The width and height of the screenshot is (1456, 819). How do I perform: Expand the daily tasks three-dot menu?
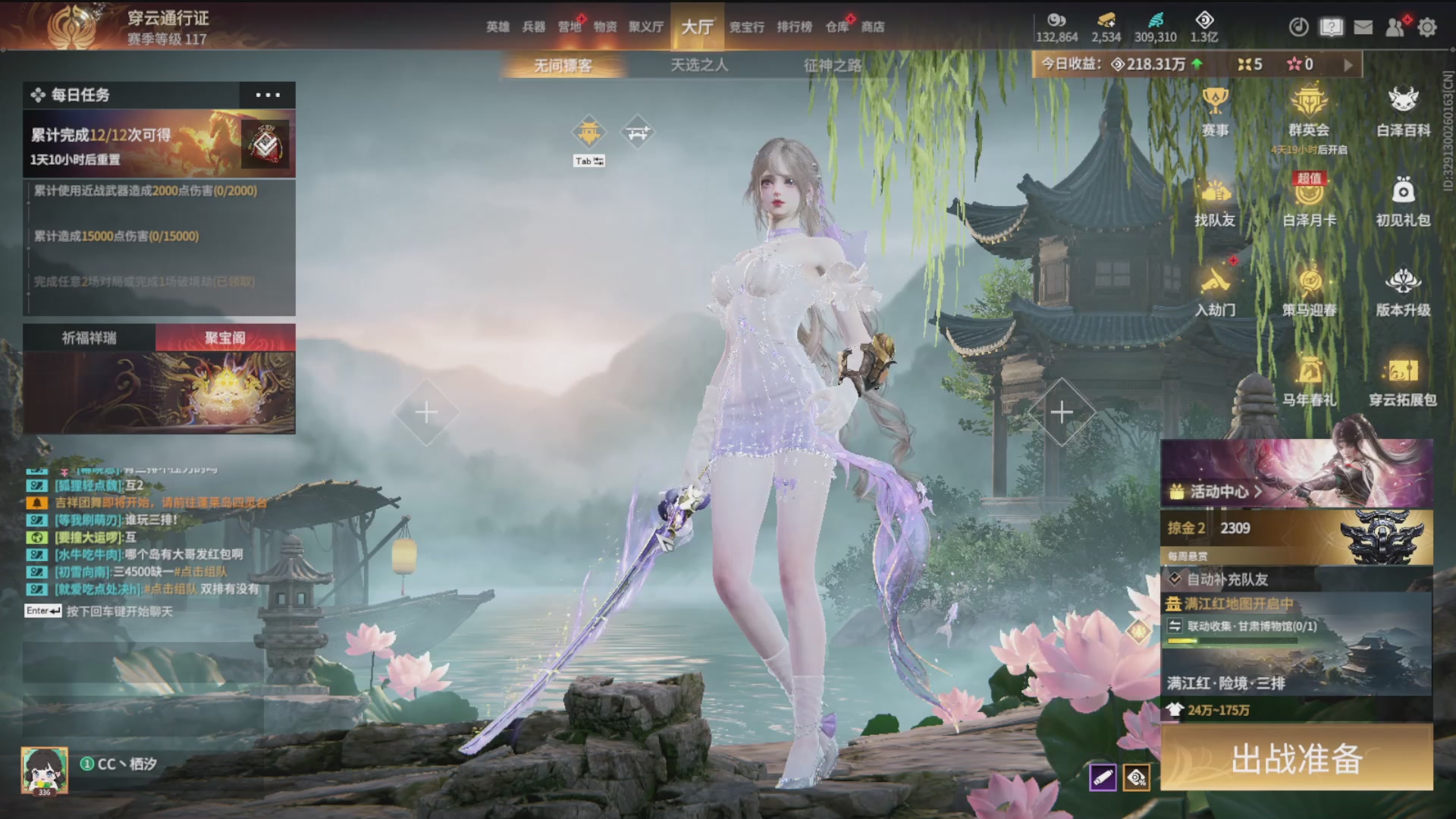268,96
